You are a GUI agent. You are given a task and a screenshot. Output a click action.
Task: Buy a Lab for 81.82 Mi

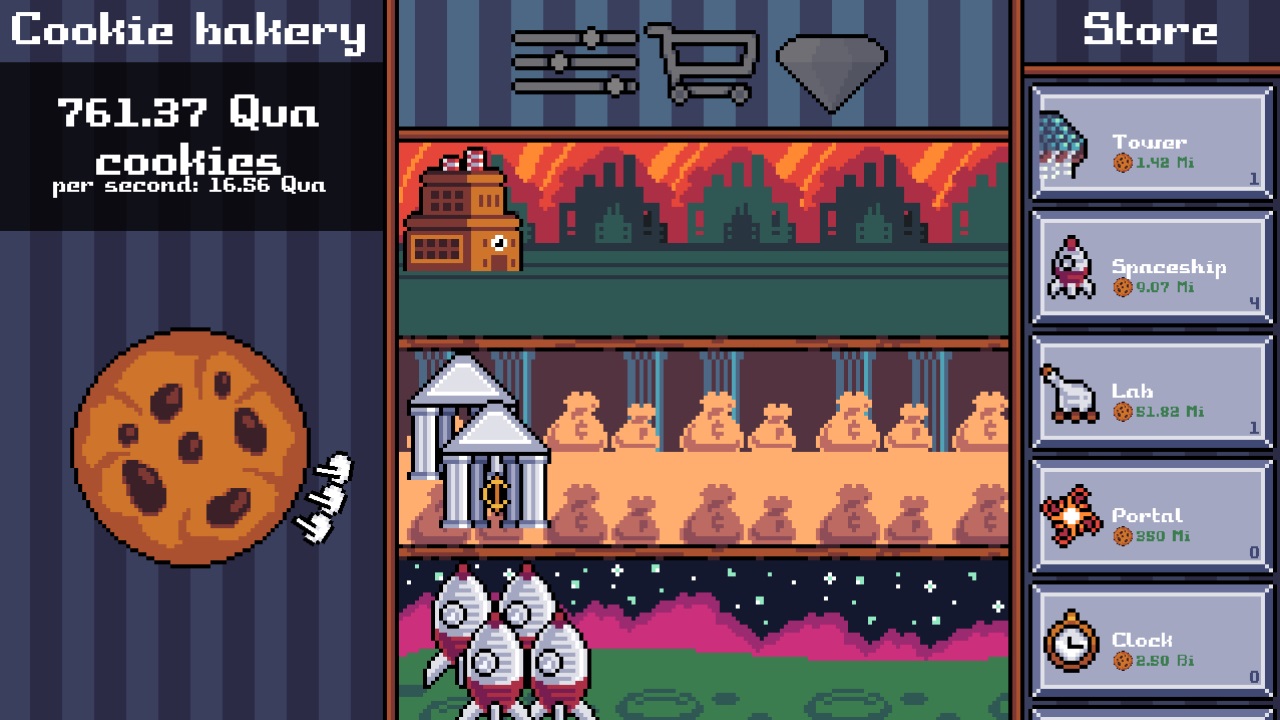point(1150,391)
